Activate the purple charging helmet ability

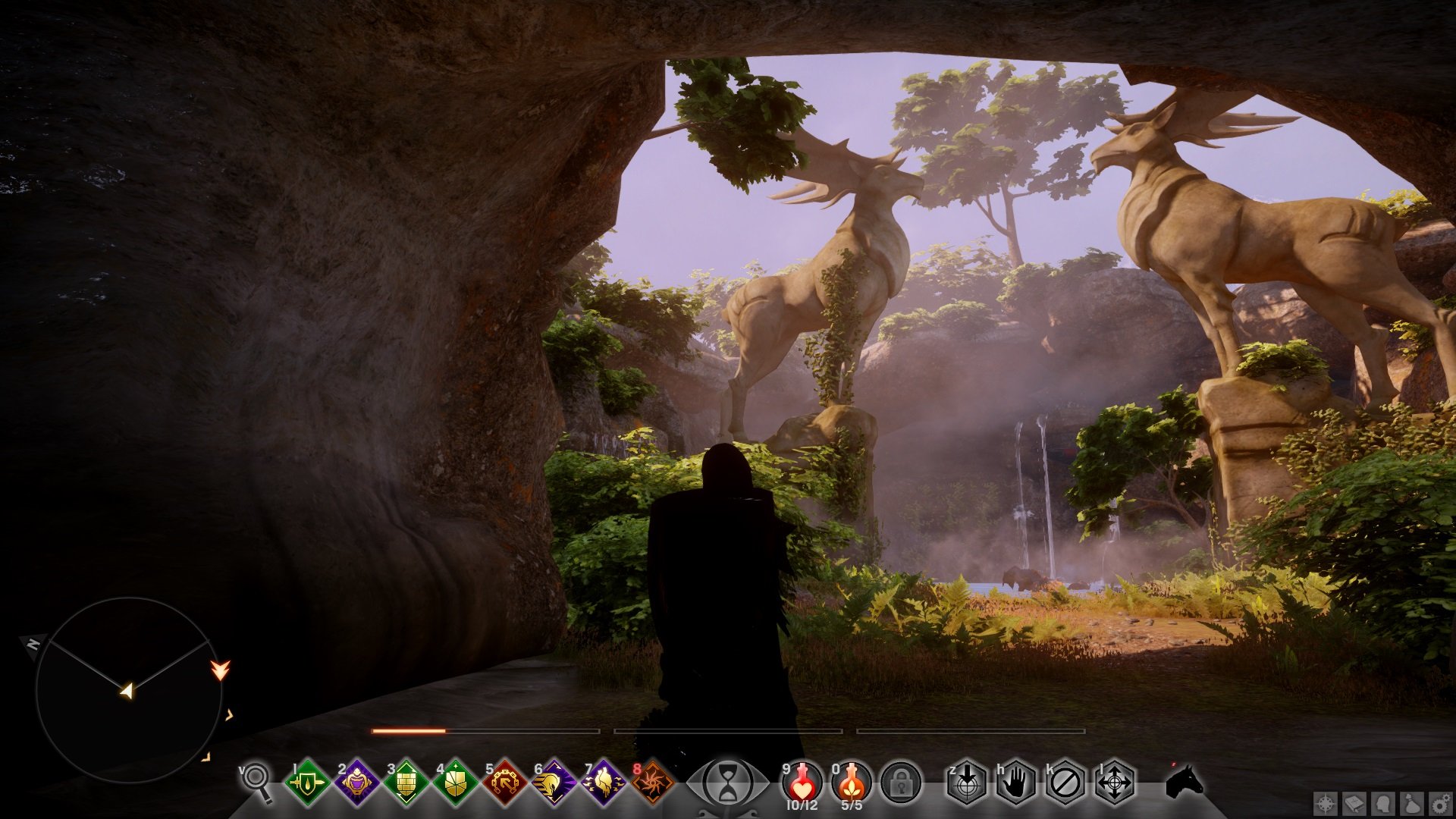pos(554,782)
